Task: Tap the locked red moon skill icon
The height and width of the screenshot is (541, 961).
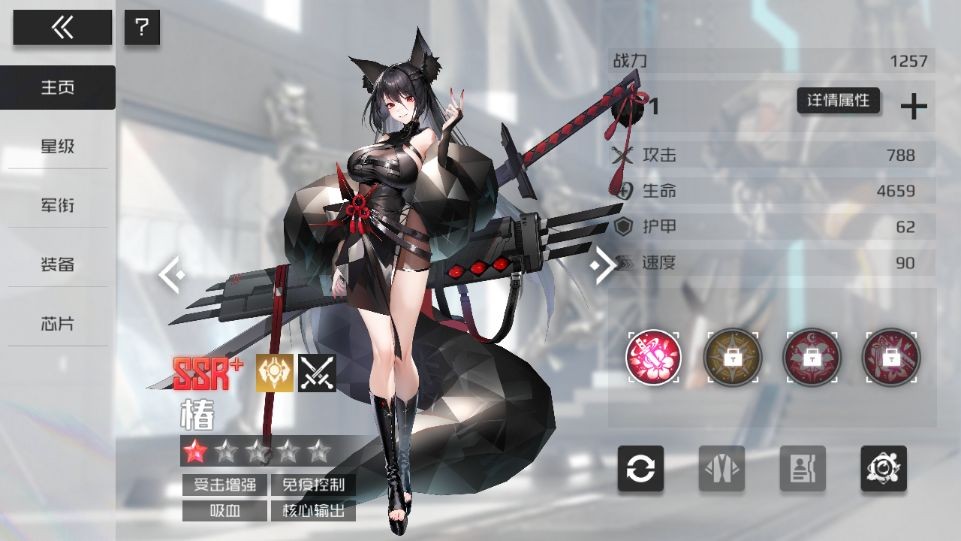Action: pos(811,357)
